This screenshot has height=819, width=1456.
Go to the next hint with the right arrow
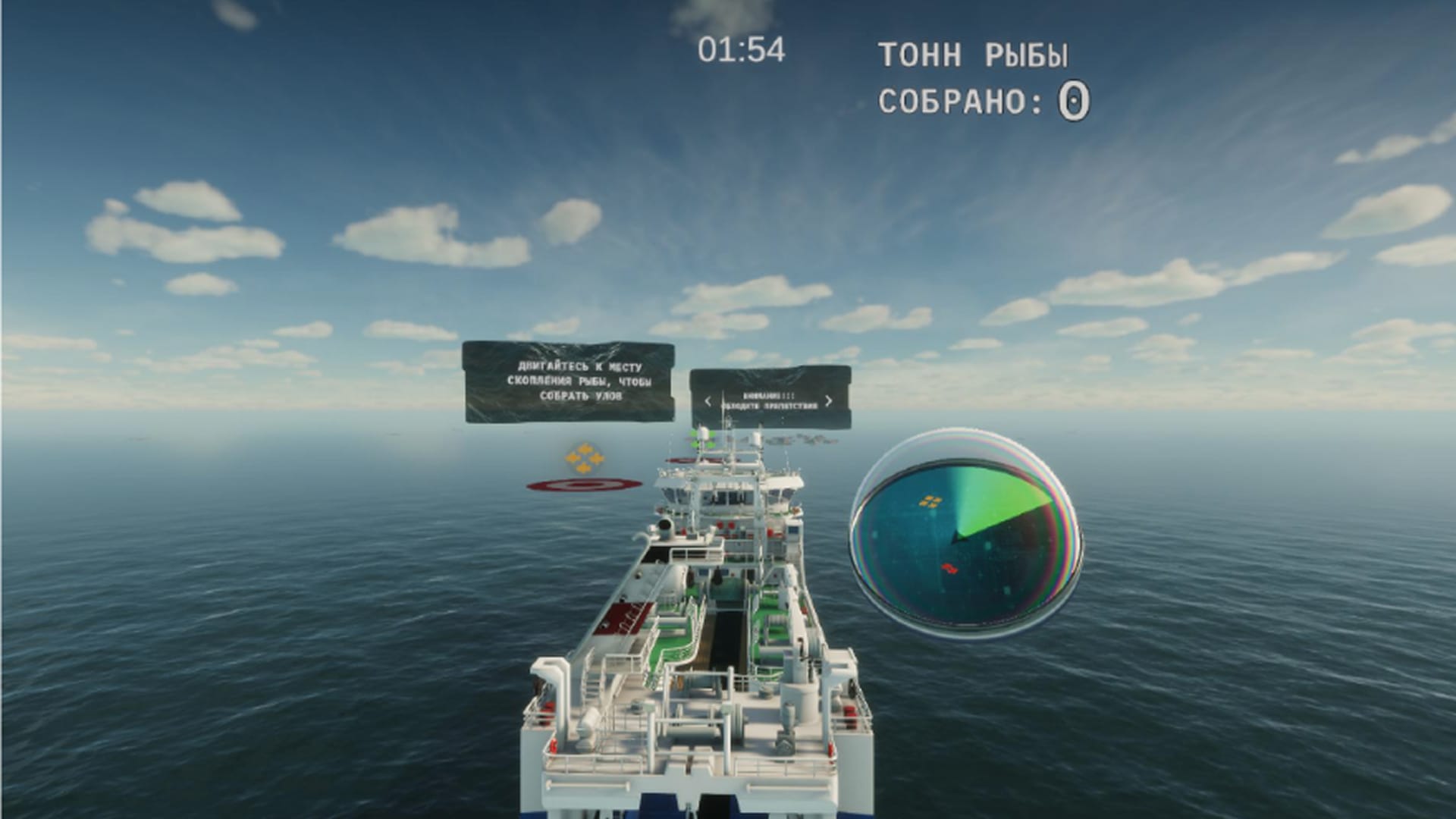coord(828,401)
